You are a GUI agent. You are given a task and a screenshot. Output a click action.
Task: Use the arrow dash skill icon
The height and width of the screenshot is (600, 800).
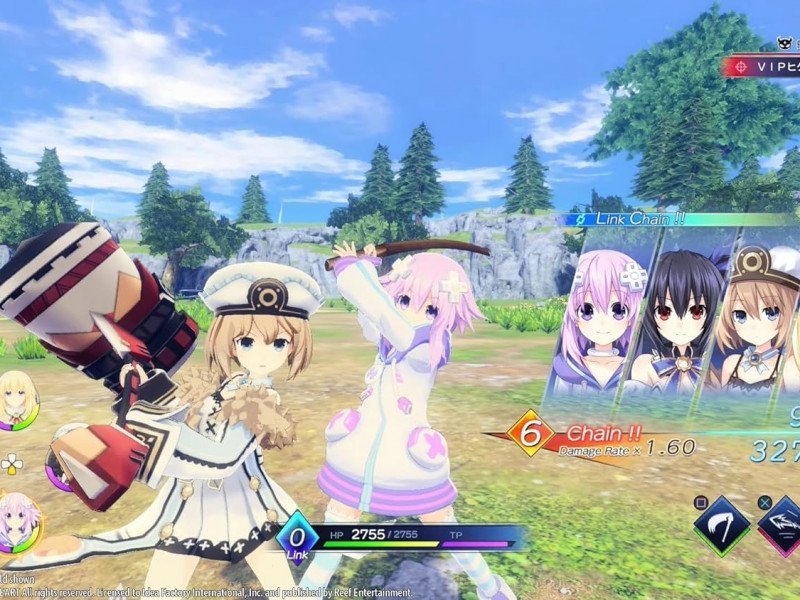[x=780, y=525]
